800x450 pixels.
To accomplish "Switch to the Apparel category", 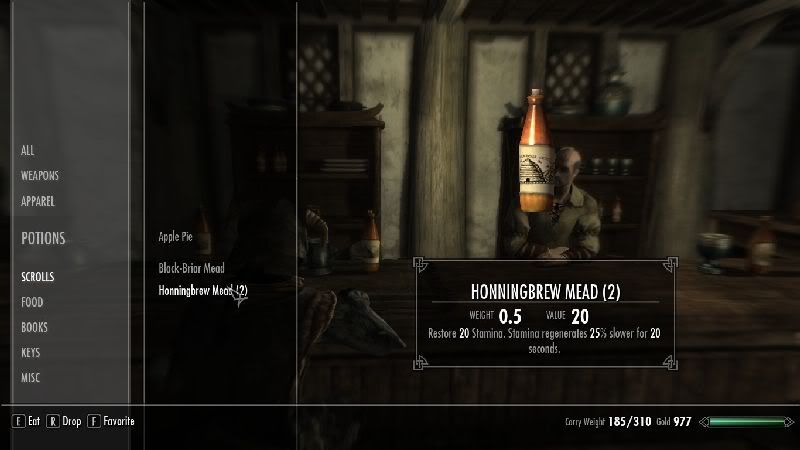I will [38, 201].
